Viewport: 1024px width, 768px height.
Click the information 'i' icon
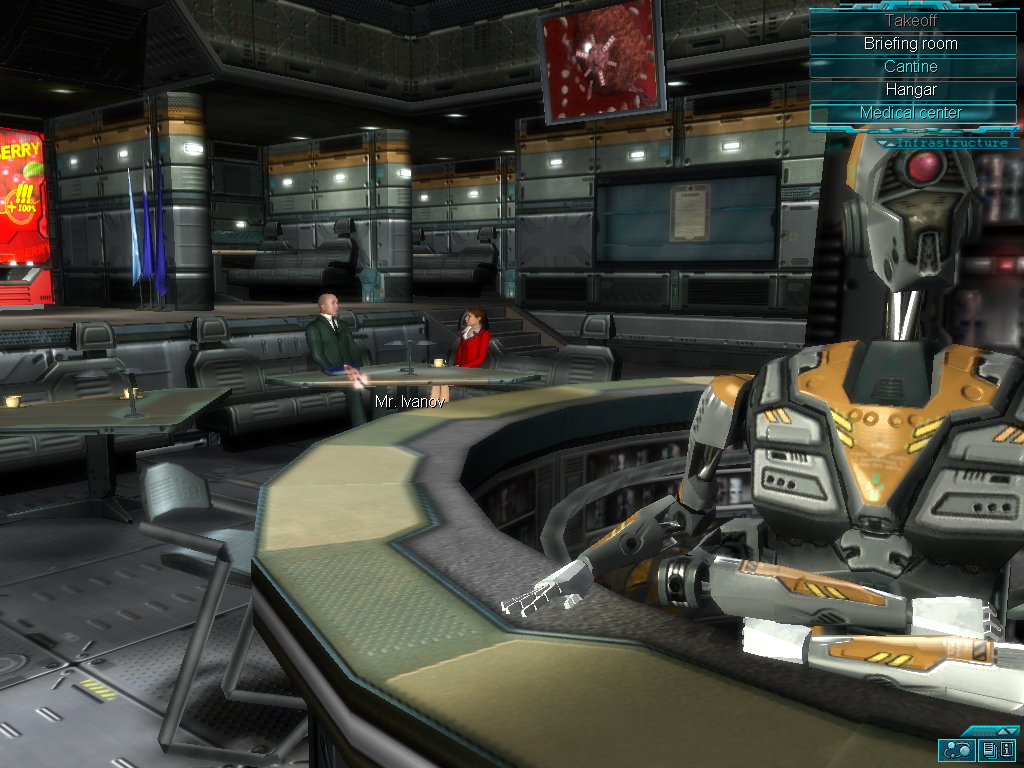[1006, 749]
